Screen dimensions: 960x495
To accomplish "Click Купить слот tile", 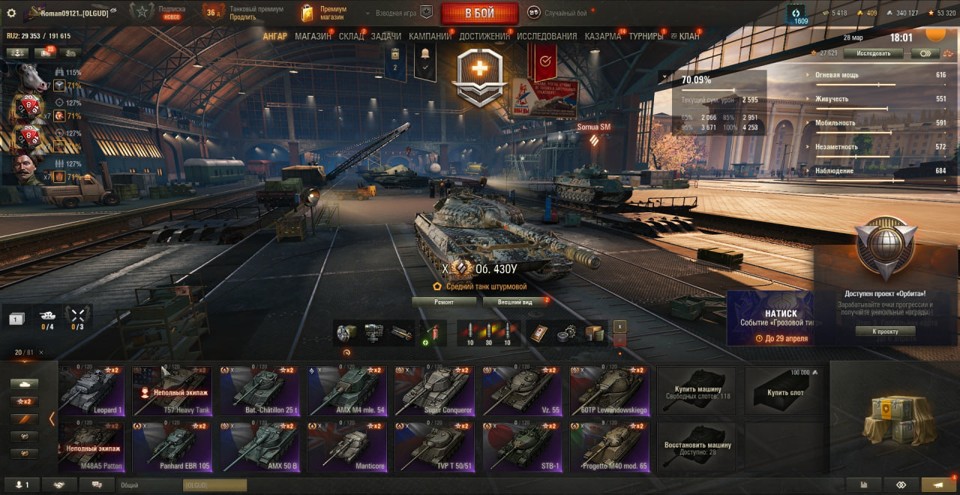I will 783,389.
